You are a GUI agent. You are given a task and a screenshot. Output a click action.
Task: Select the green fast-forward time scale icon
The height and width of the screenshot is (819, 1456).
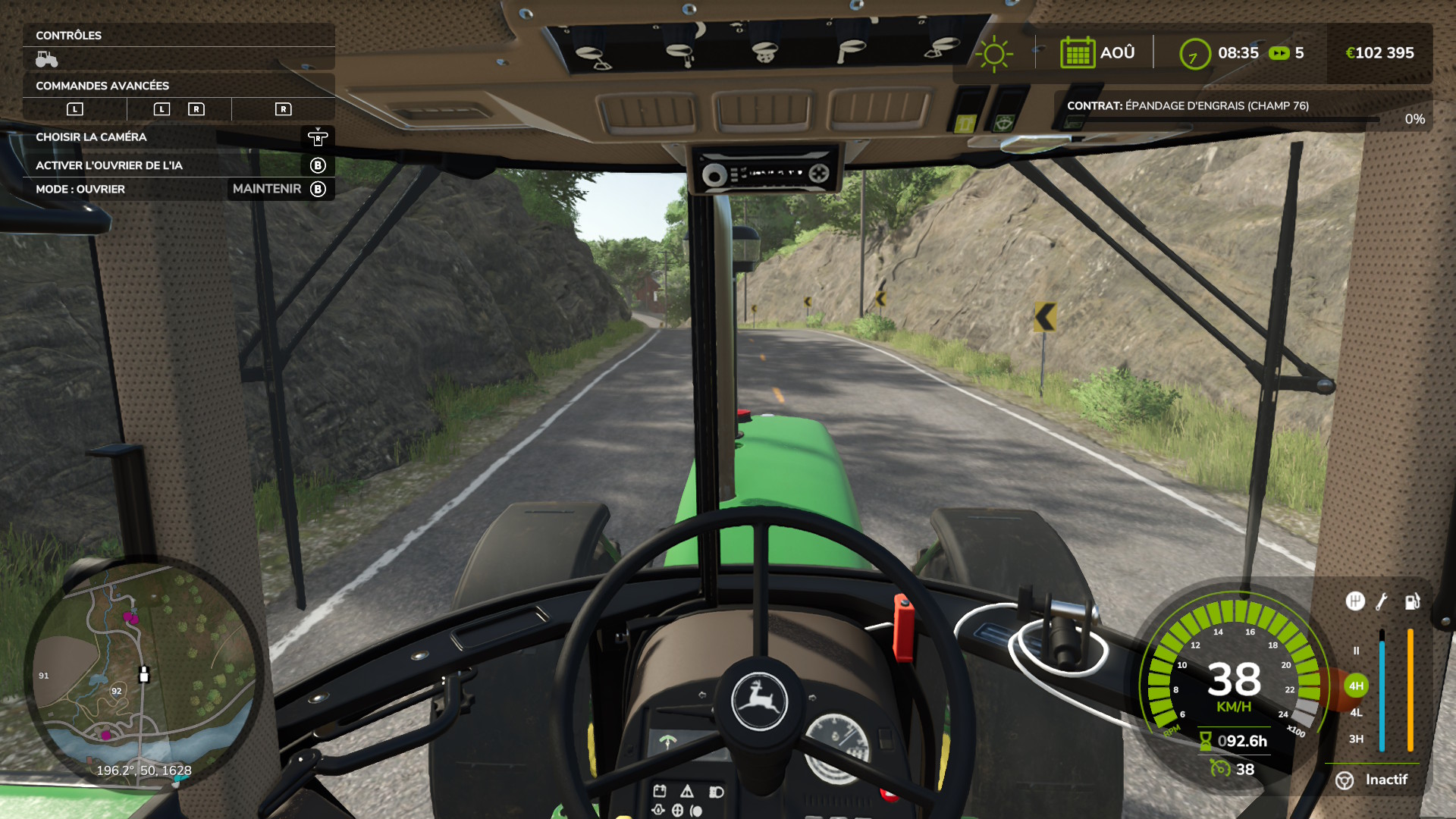(1279, 53)
